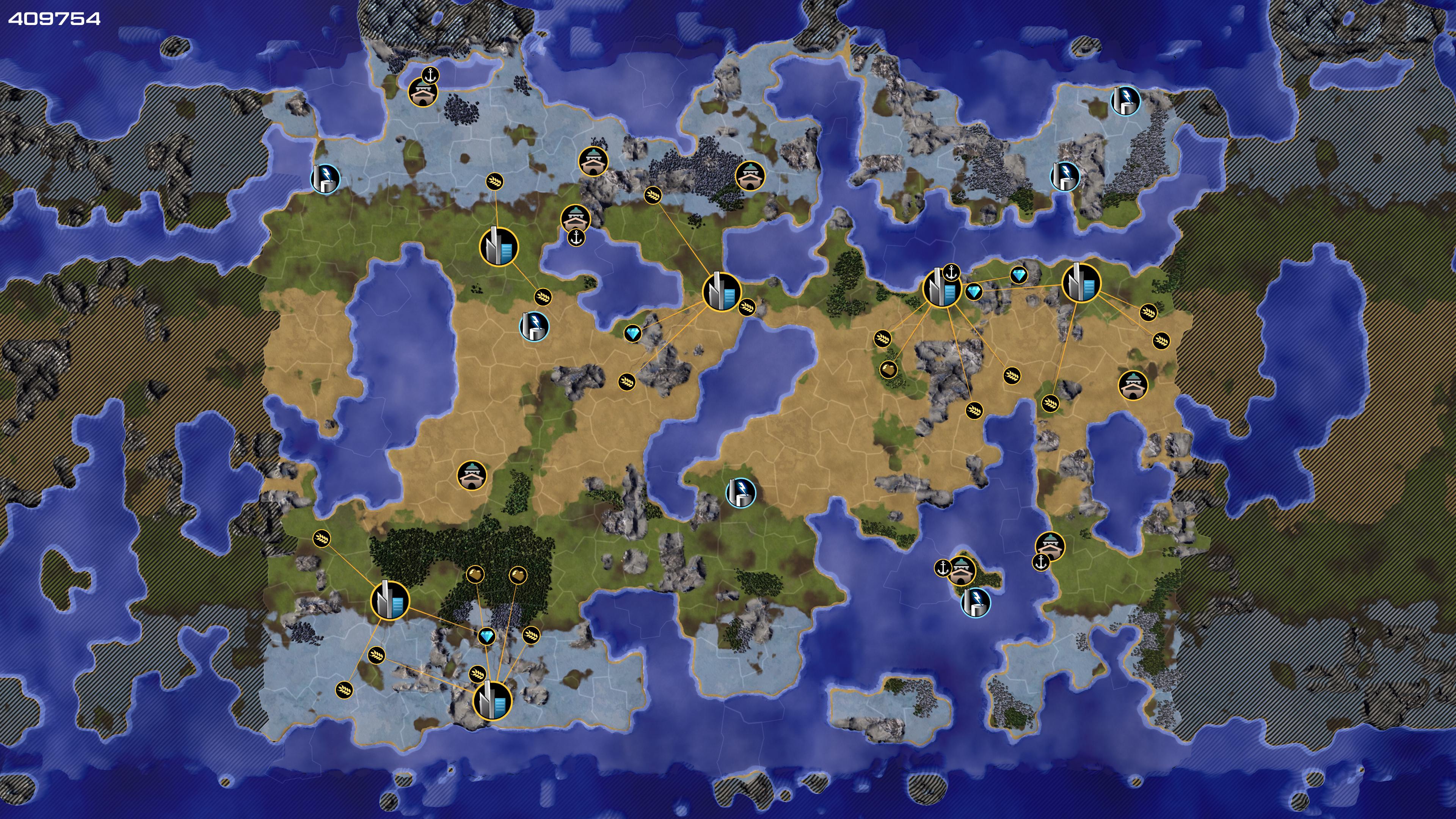
Task: Choose the diamond marker linking two snow-region cities
Action: tap(486, 637)
